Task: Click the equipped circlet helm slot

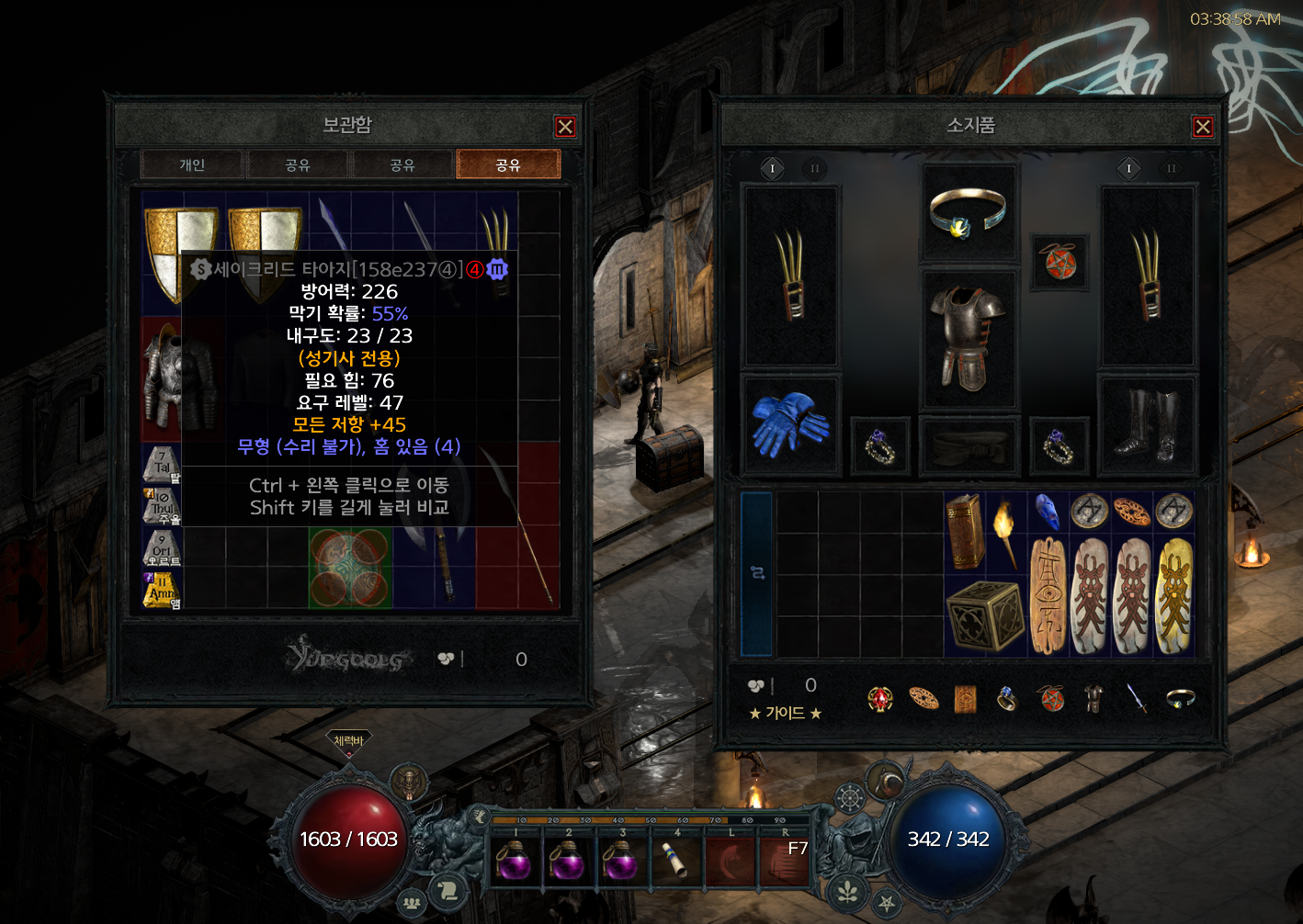Action: click(969, 213)
